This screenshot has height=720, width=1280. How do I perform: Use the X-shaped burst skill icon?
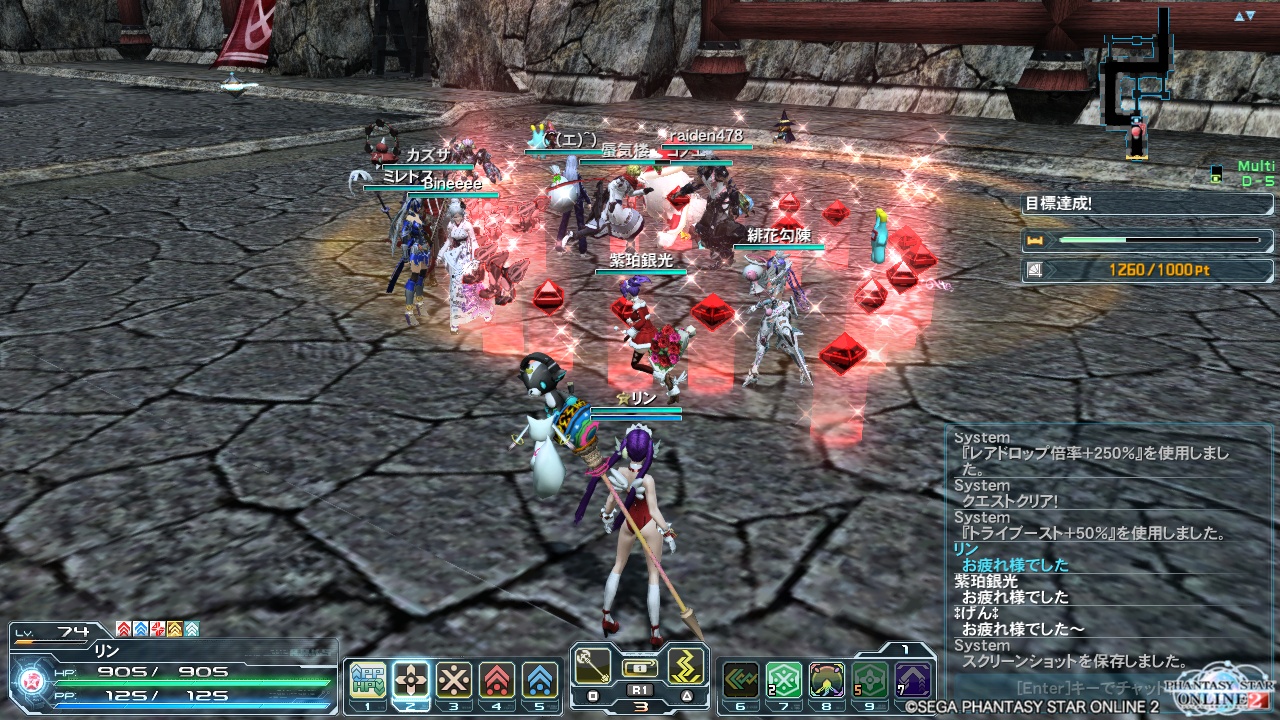tap(454, 680)
